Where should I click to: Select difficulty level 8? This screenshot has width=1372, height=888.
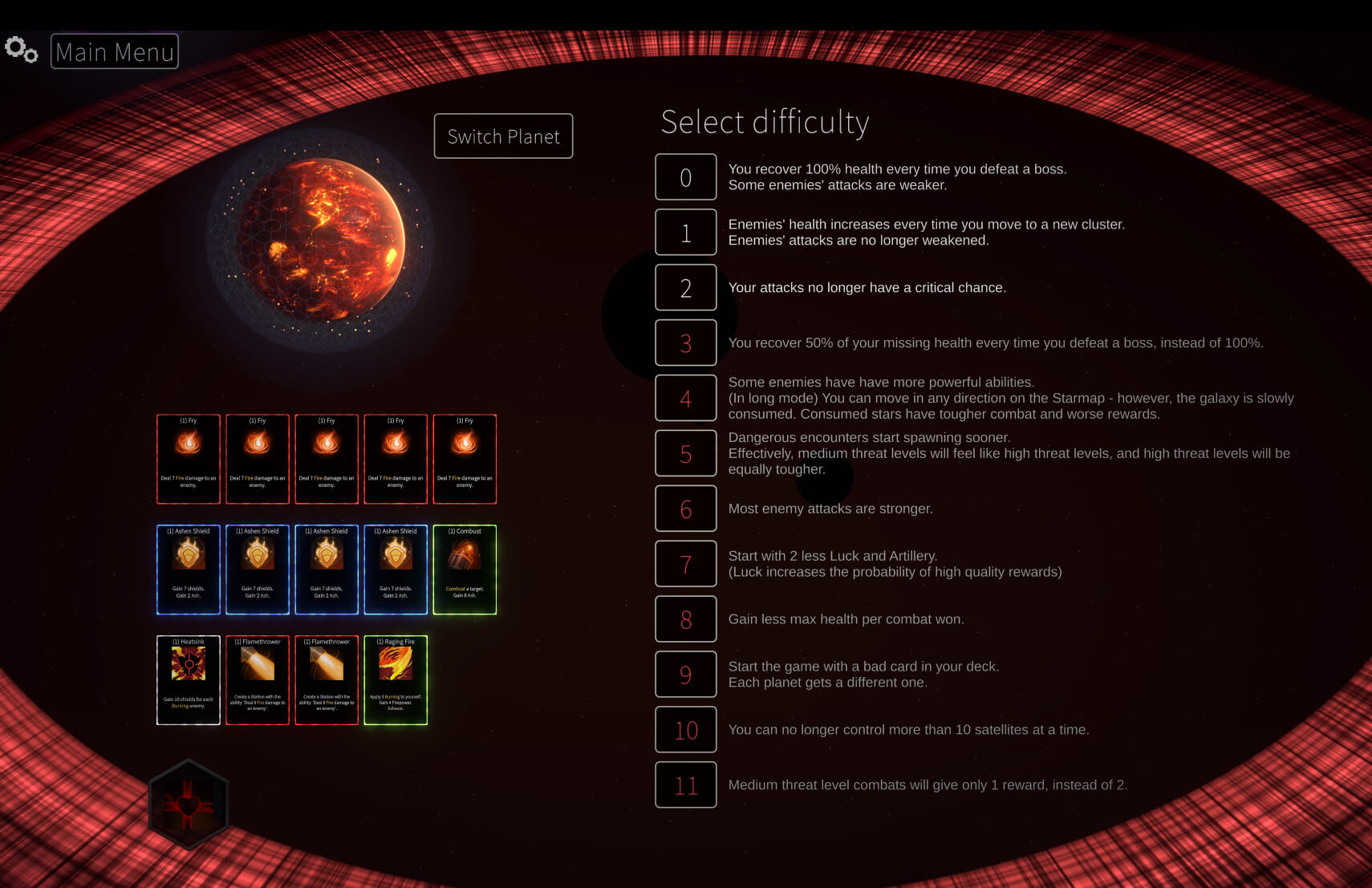(x=685, y=619)
